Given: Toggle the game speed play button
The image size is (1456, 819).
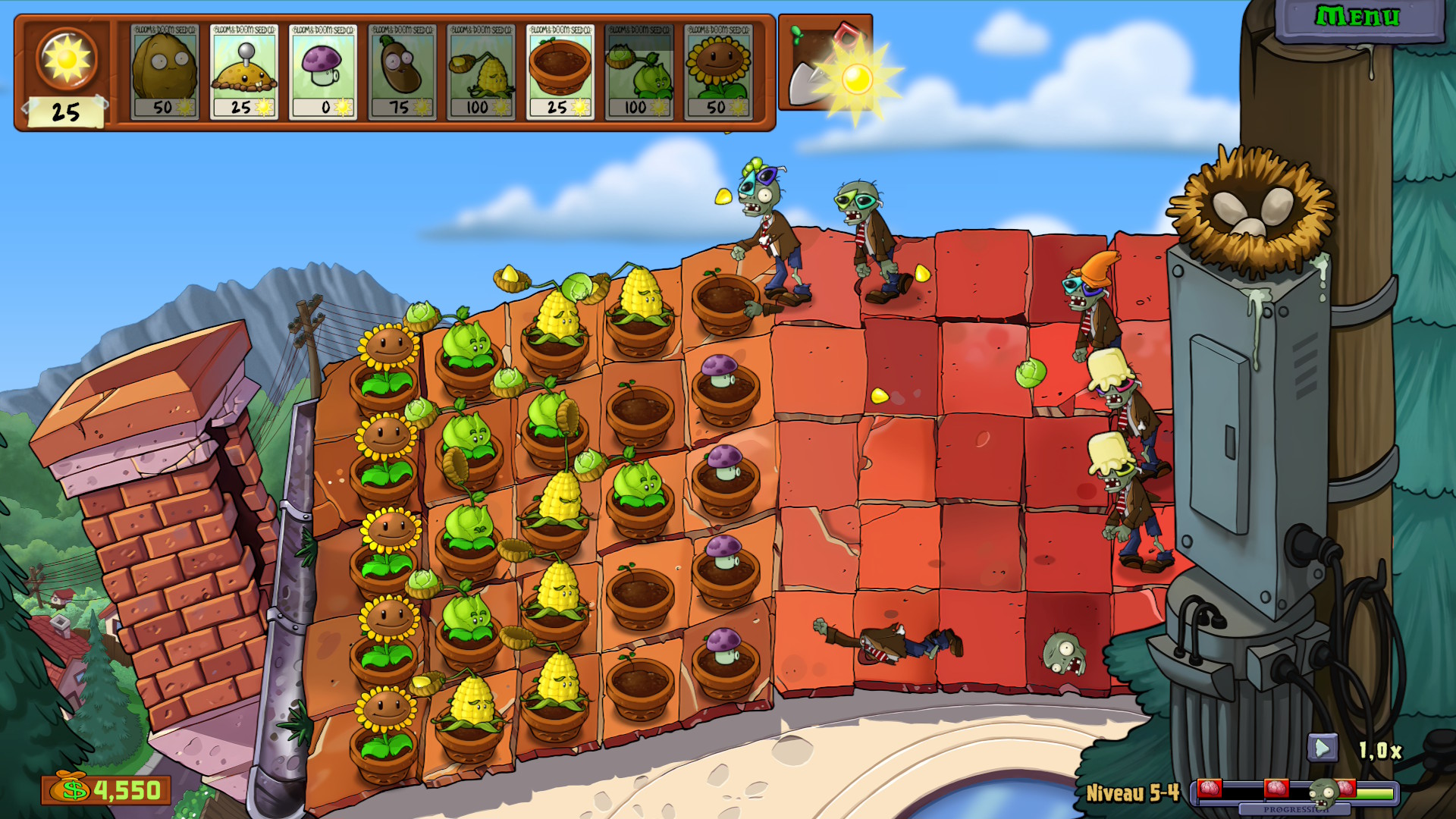Looking at the screenshot, I should click(x=1322, y=748).
